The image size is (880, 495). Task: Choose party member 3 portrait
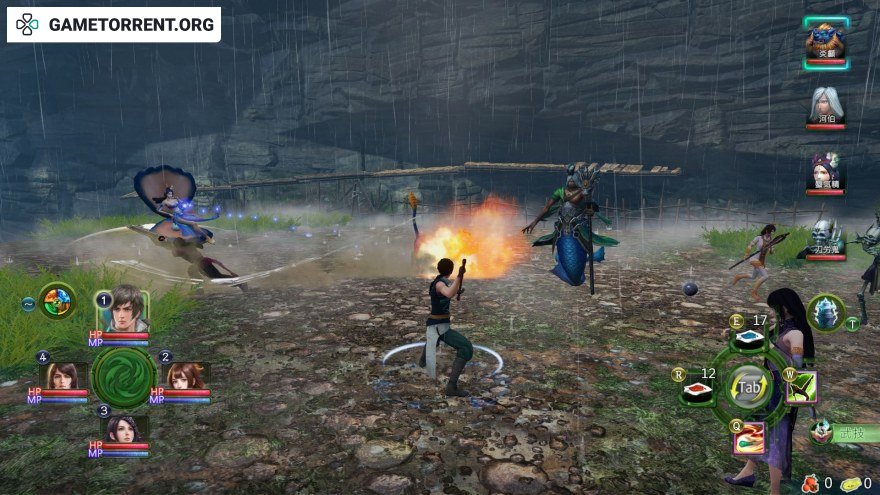[125, 429]
